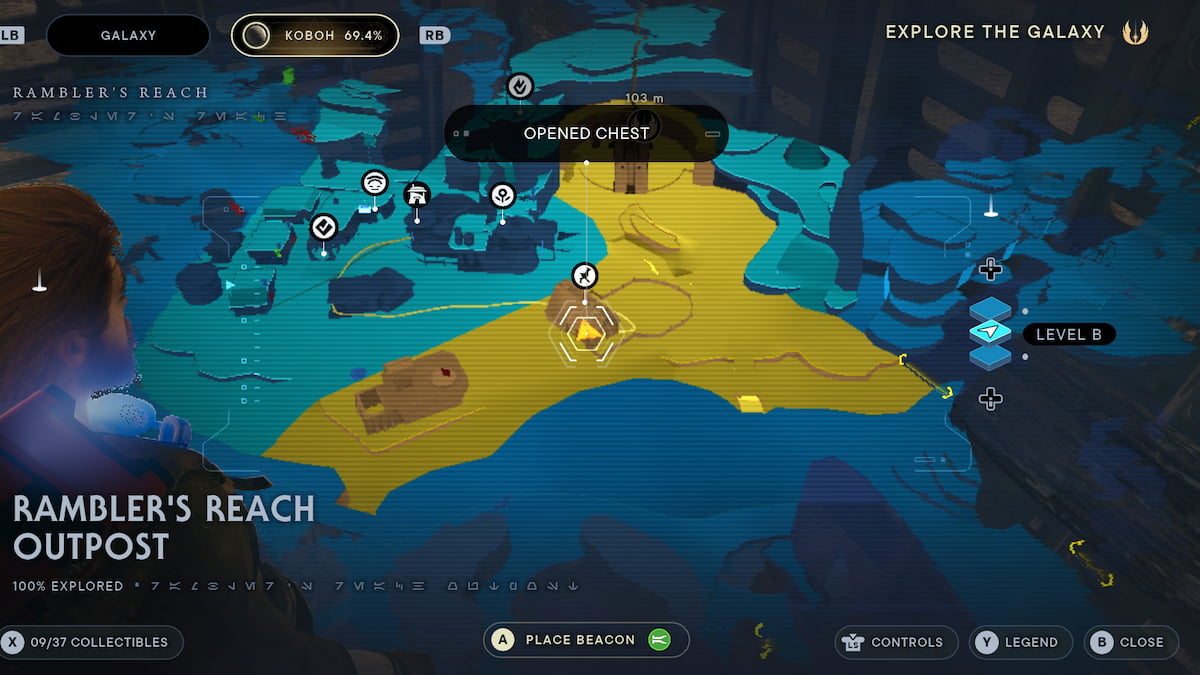Select the Jedi Order emblem marker
The height and width of the screenshot is (675, 1200).
(x=1135, y=32)
